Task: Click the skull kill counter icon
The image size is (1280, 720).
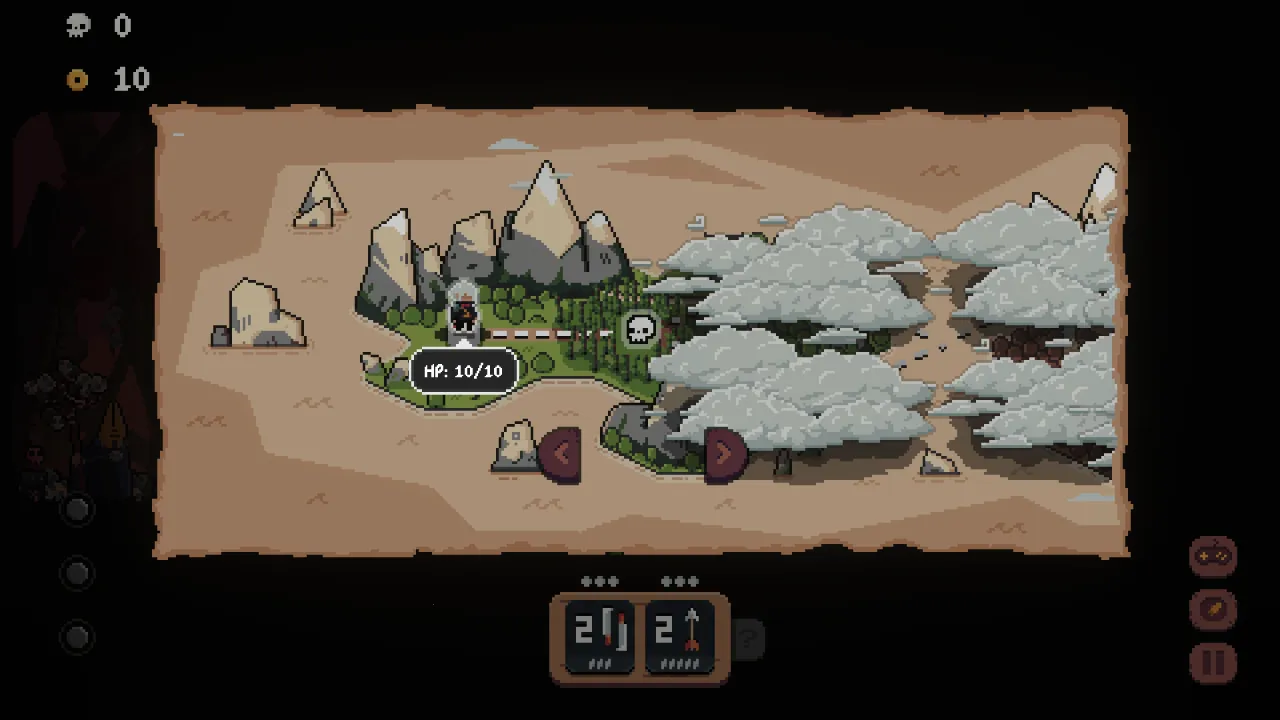Action: [78, 26]
